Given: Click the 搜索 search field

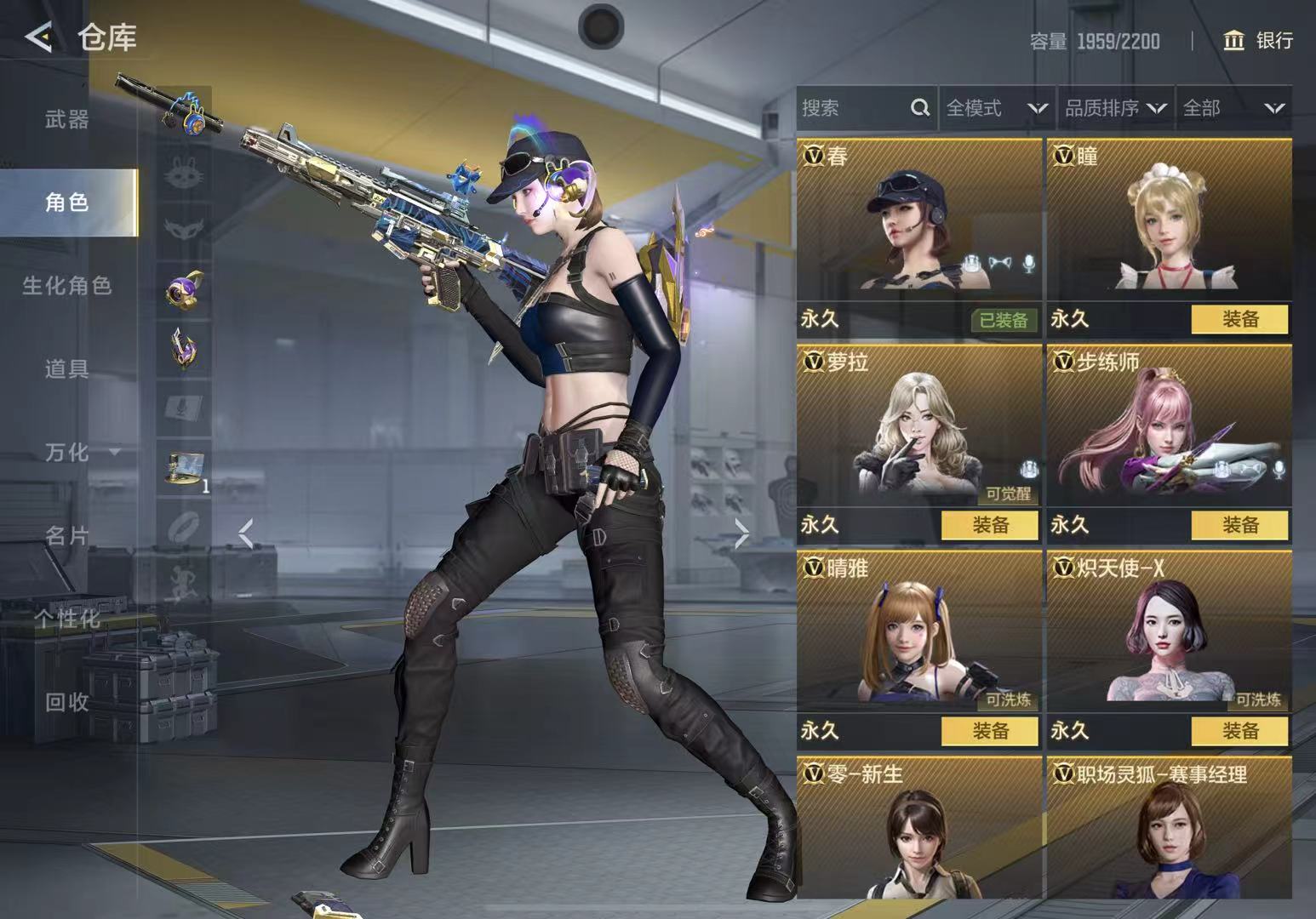Looking at the screenshot, I should click(x=855, y=109).
